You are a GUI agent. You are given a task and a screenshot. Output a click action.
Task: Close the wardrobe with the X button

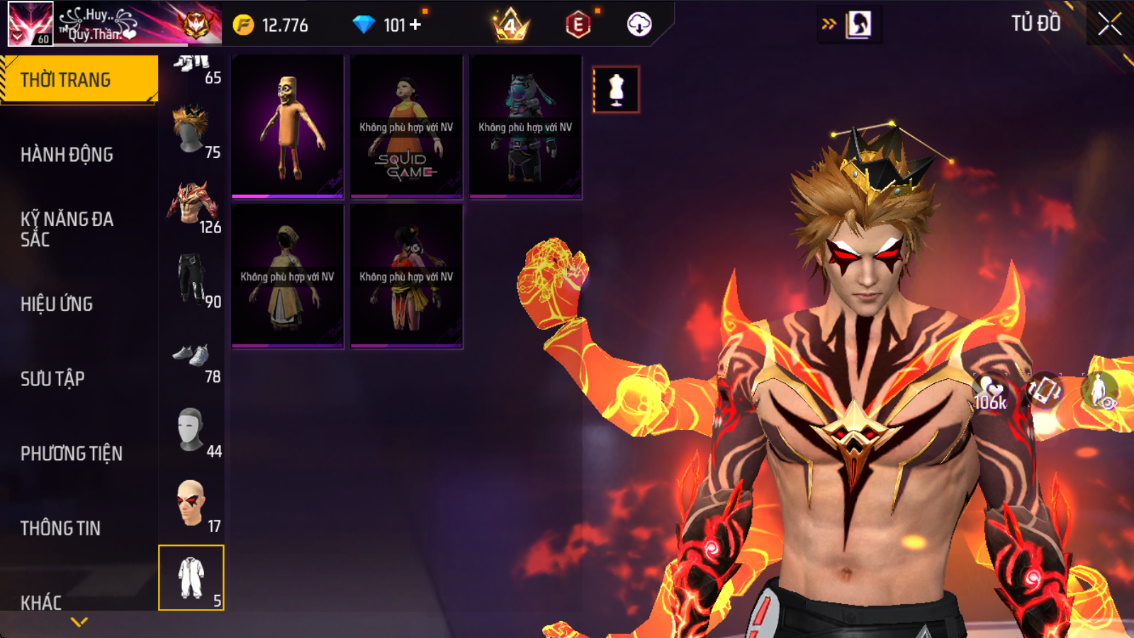pyautogui.click(x=1109, y=25)
